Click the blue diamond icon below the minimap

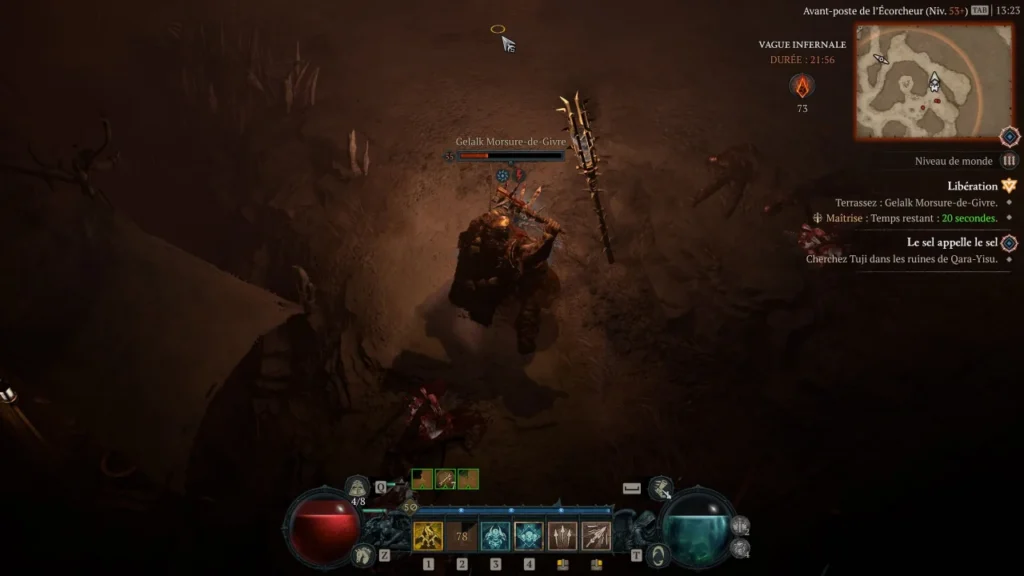tap(1010, 136)
